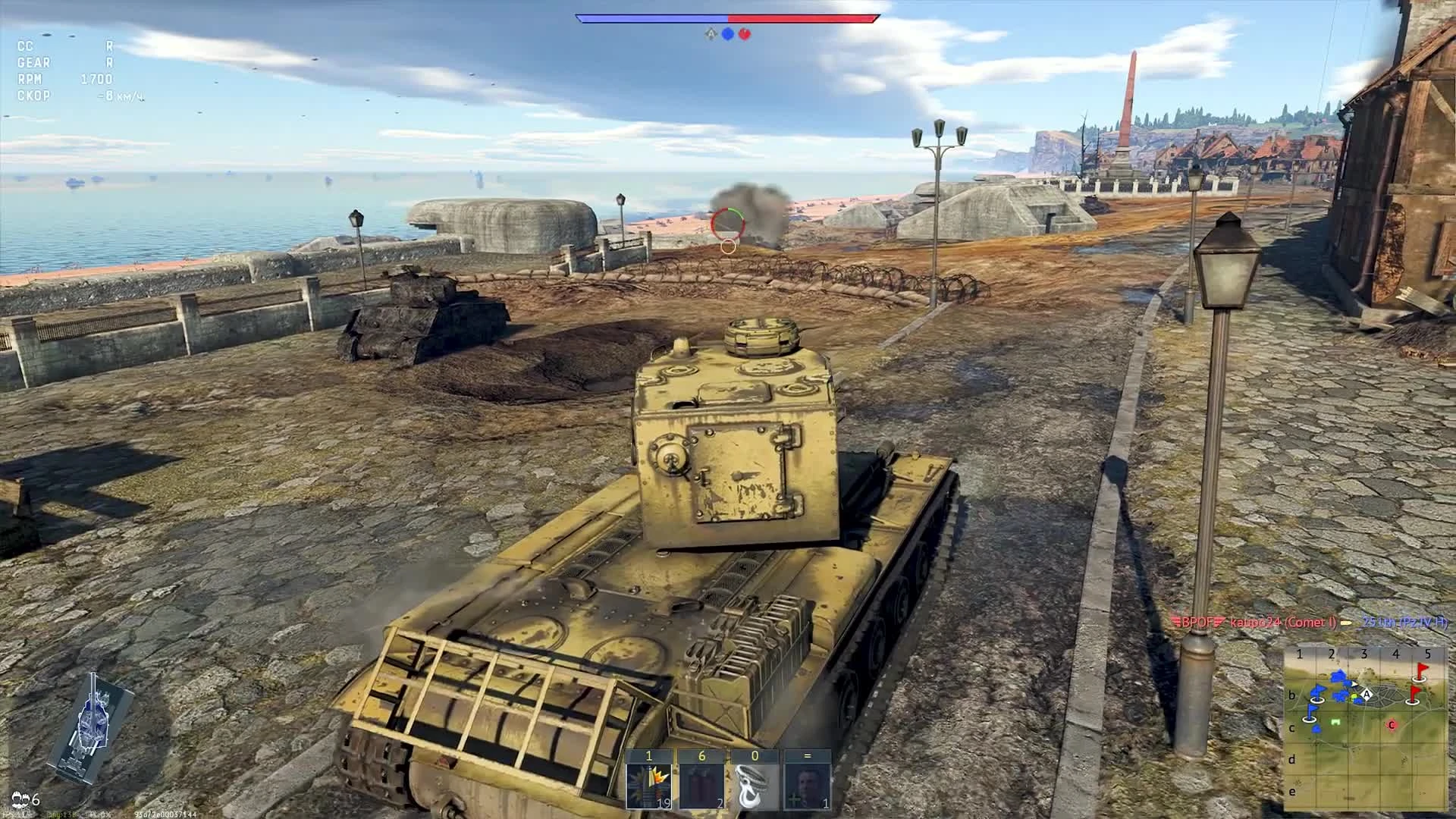Image resolution: width=1456 pixels, height=819 pixels.
Task: Click the red heart enemy icon on the HUD
Action: 744,33
